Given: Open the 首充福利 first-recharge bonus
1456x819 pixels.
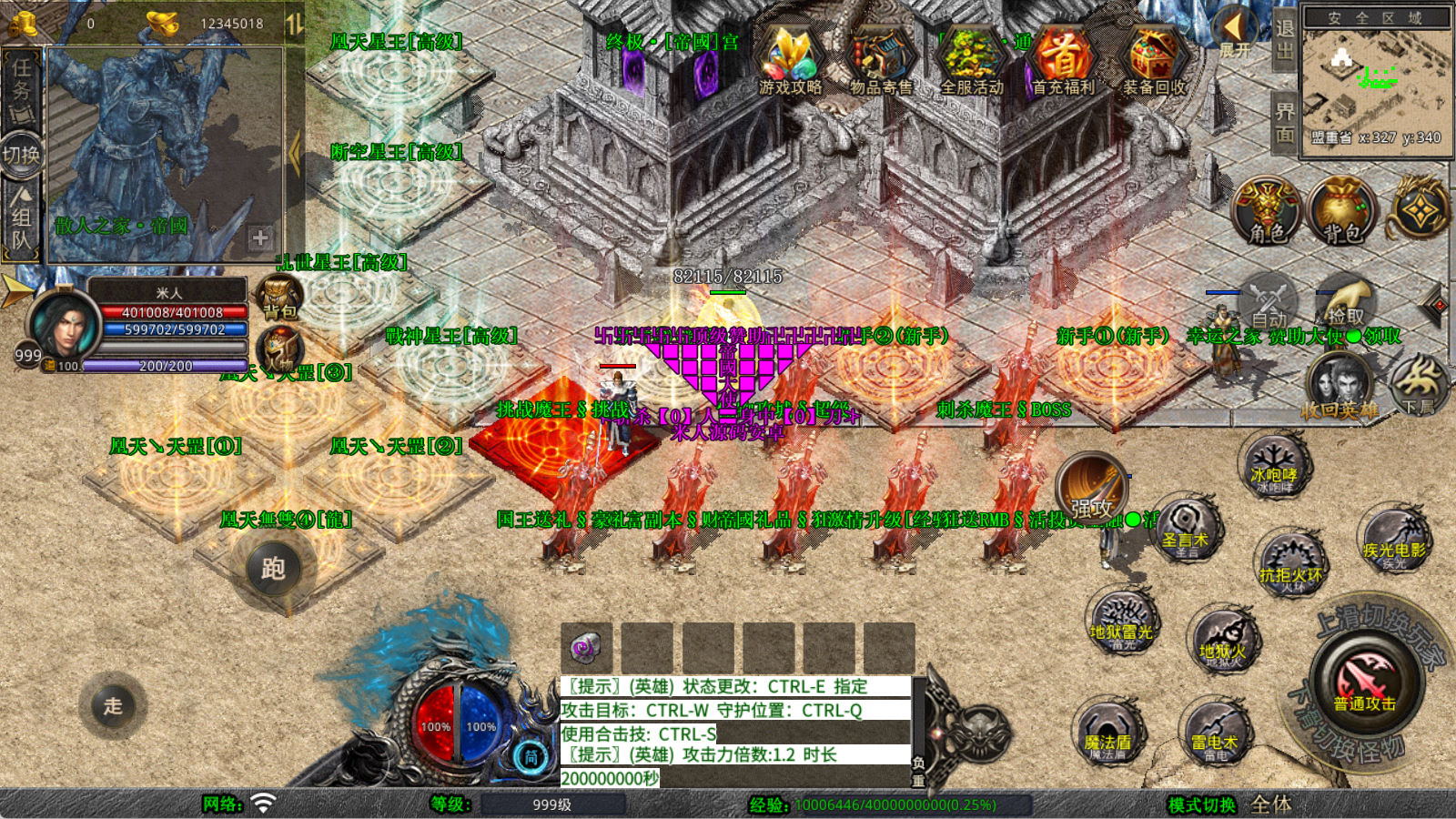Looking at the screenshot, I should (x=1063, y=60).
